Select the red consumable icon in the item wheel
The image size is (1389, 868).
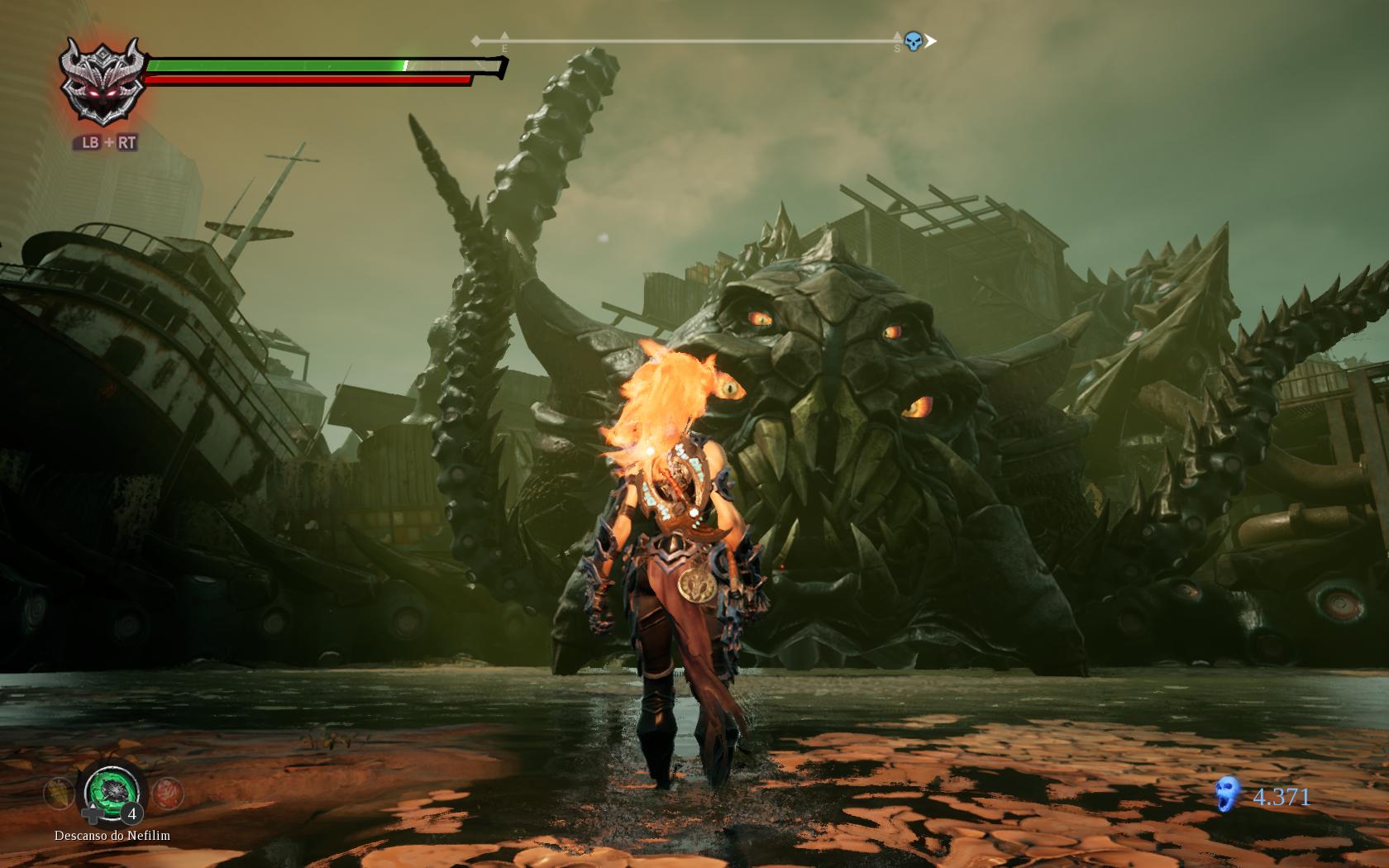(168, 791)
